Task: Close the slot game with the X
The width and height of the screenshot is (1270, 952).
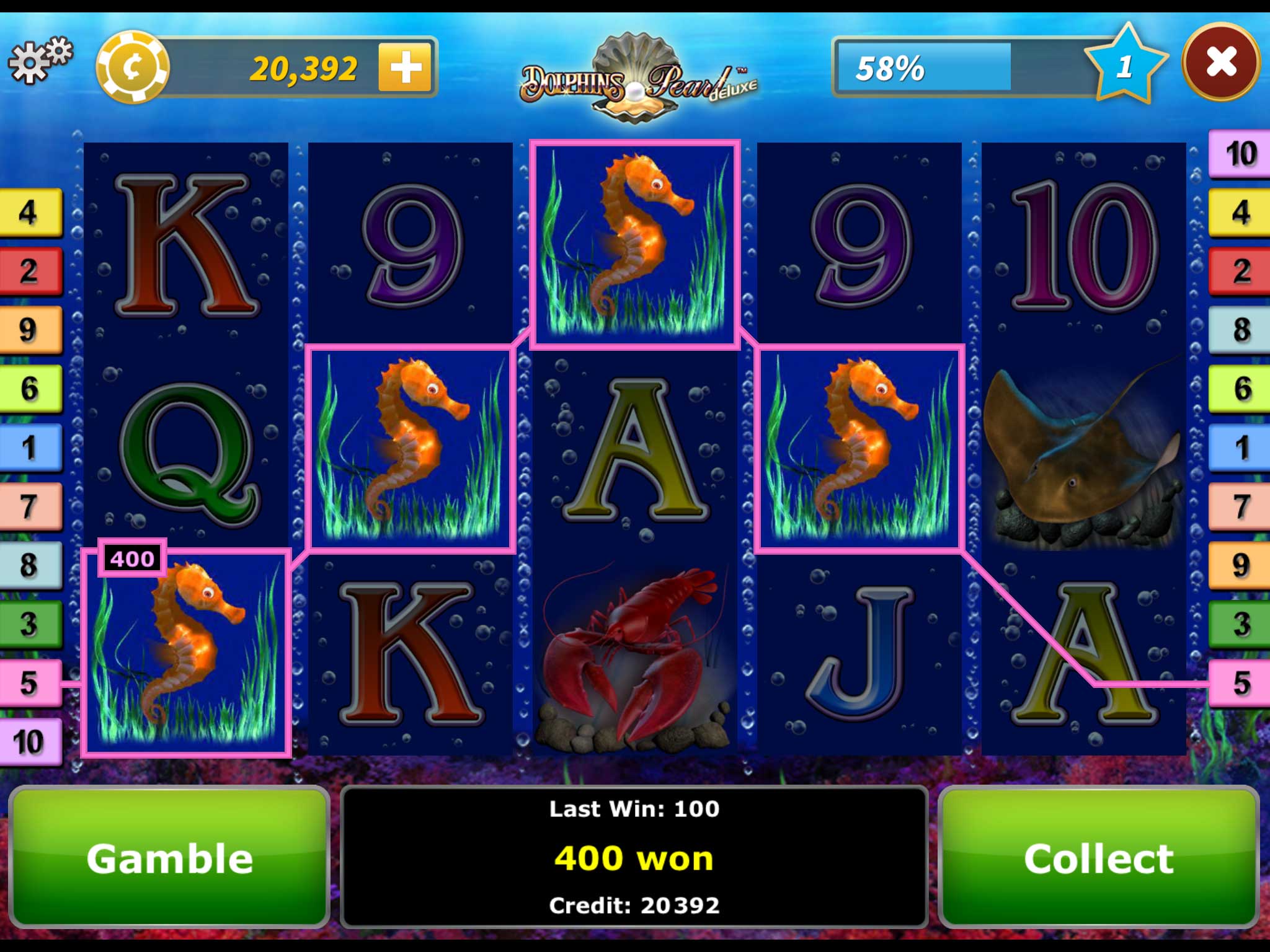Action: 1220,62
